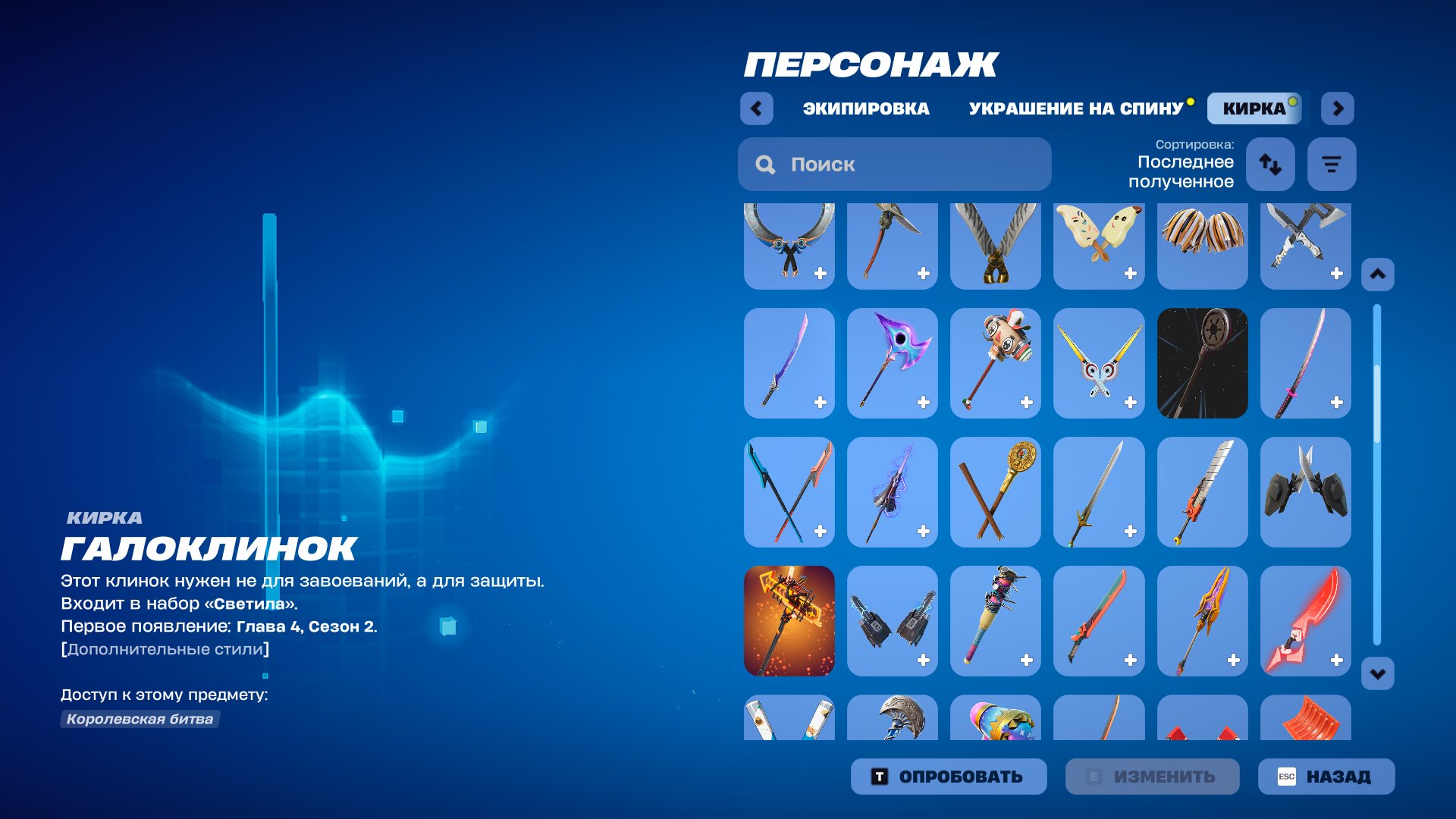Click the left arrow to previous locker category

pos(755,108)
